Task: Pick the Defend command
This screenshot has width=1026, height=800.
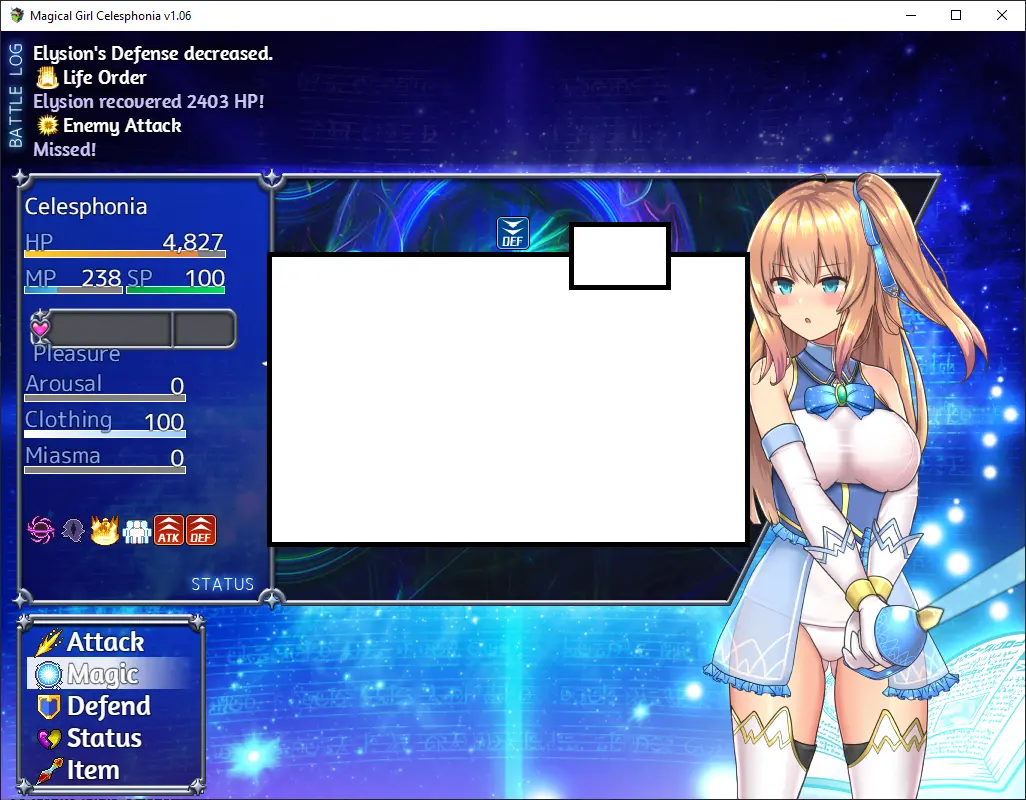Action: pos(108,706)
